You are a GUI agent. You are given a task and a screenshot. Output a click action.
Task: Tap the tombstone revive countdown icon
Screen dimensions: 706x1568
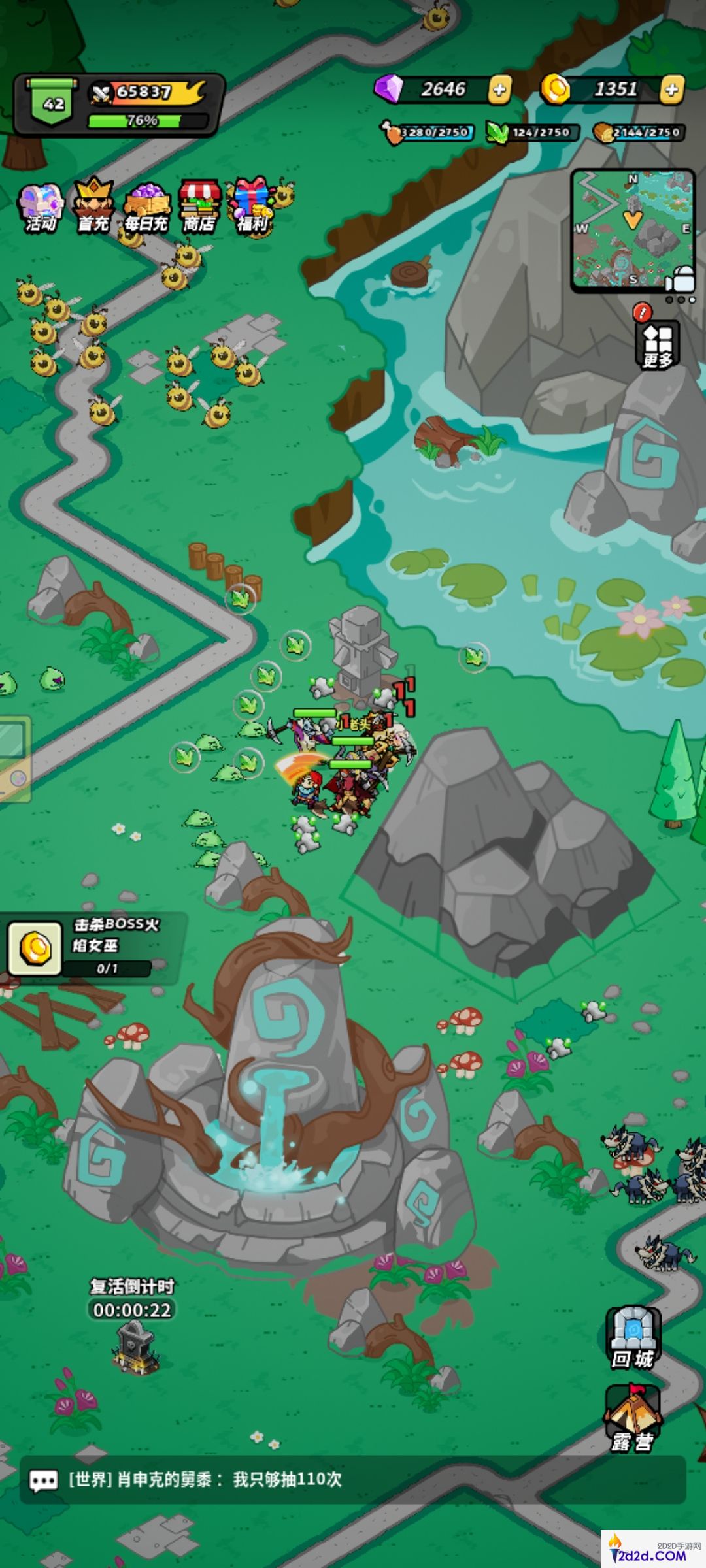point(135,1345)
